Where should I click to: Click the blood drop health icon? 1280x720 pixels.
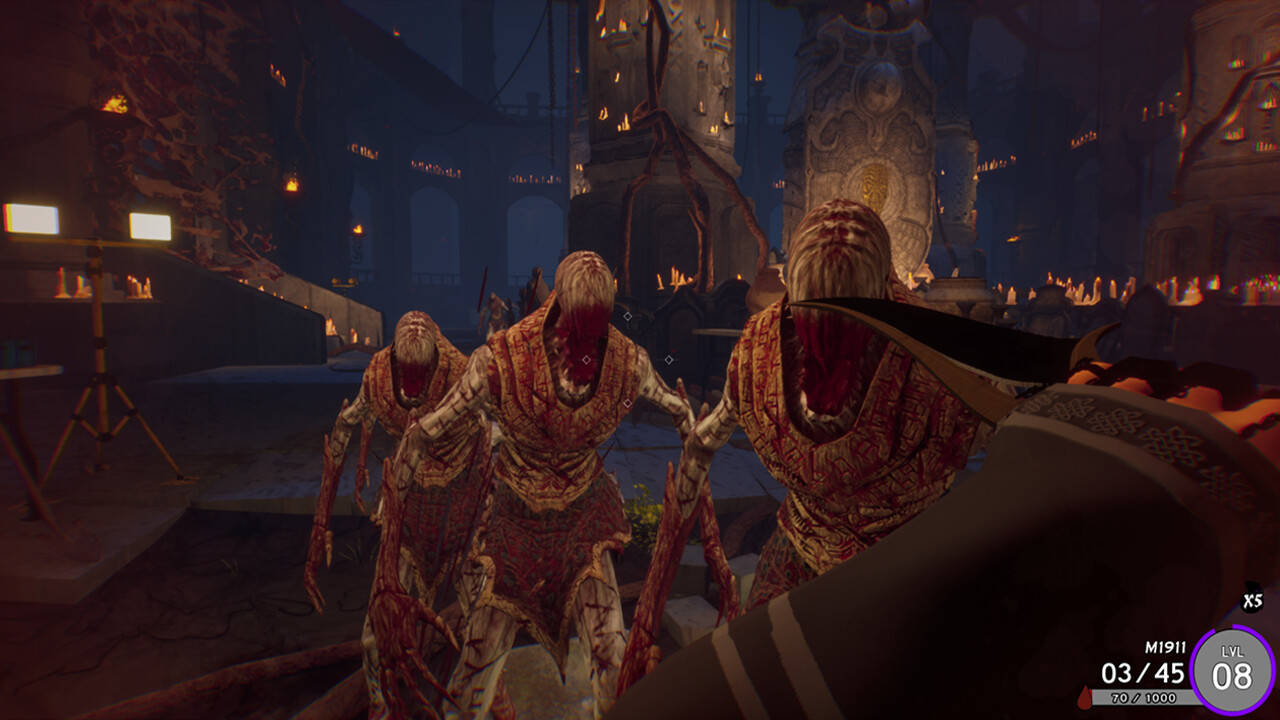[1085, 698]
